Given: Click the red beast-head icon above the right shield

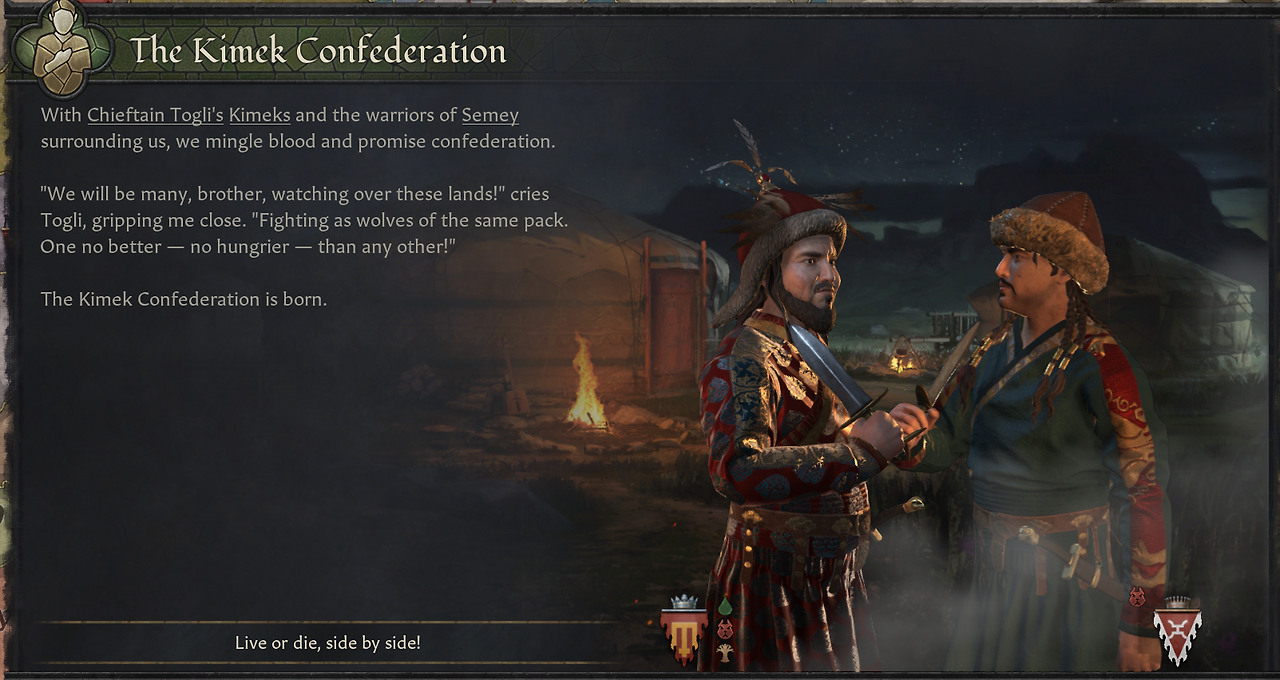Looking at the screenshot, I should (x=1137, y=597).
